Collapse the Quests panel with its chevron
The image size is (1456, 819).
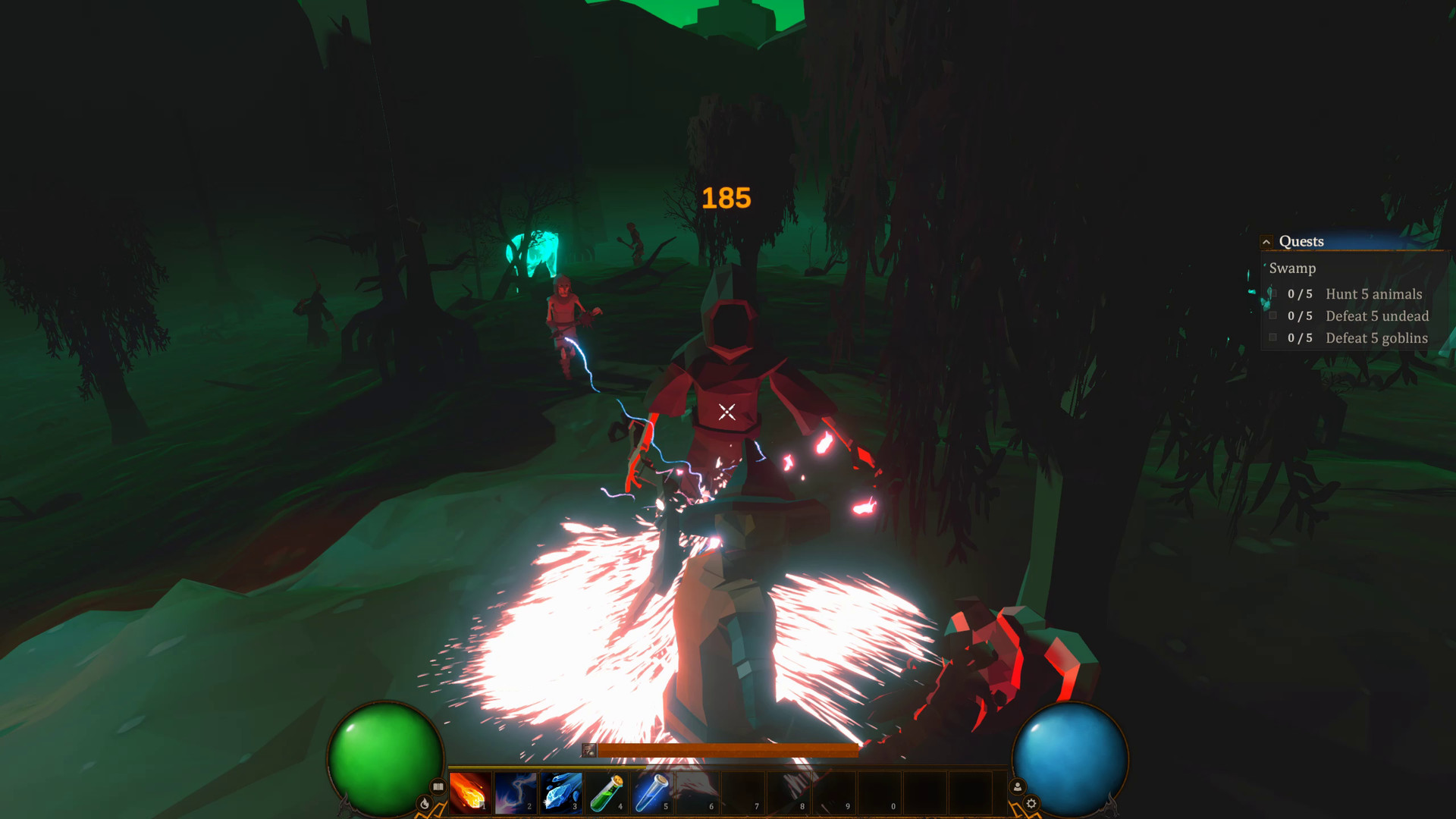(x=1266, y=241)
